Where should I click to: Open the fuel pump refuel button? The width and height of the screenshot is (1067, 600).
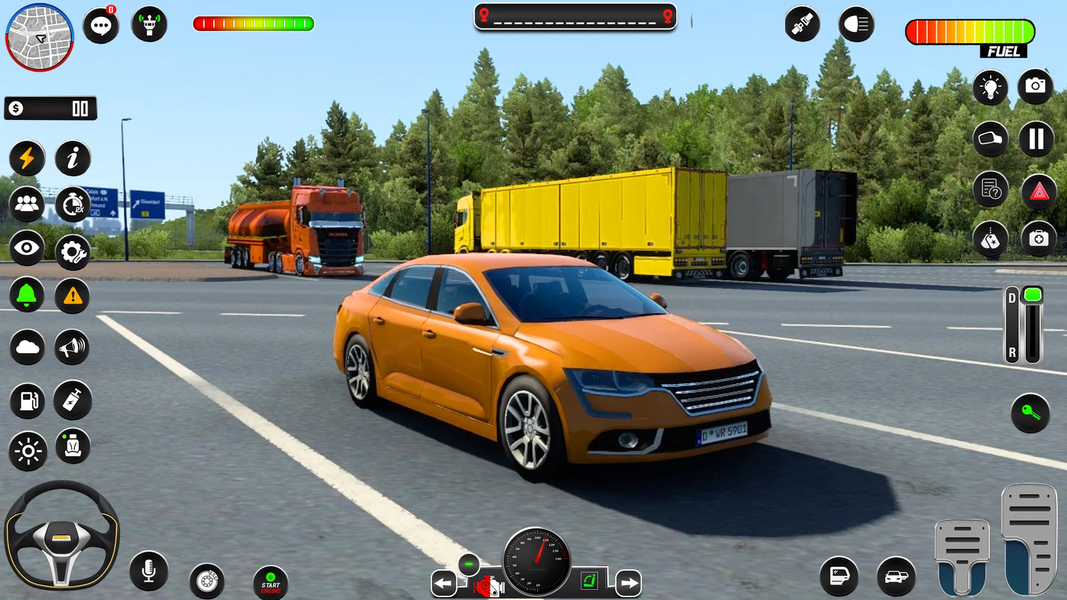[27, 400]
